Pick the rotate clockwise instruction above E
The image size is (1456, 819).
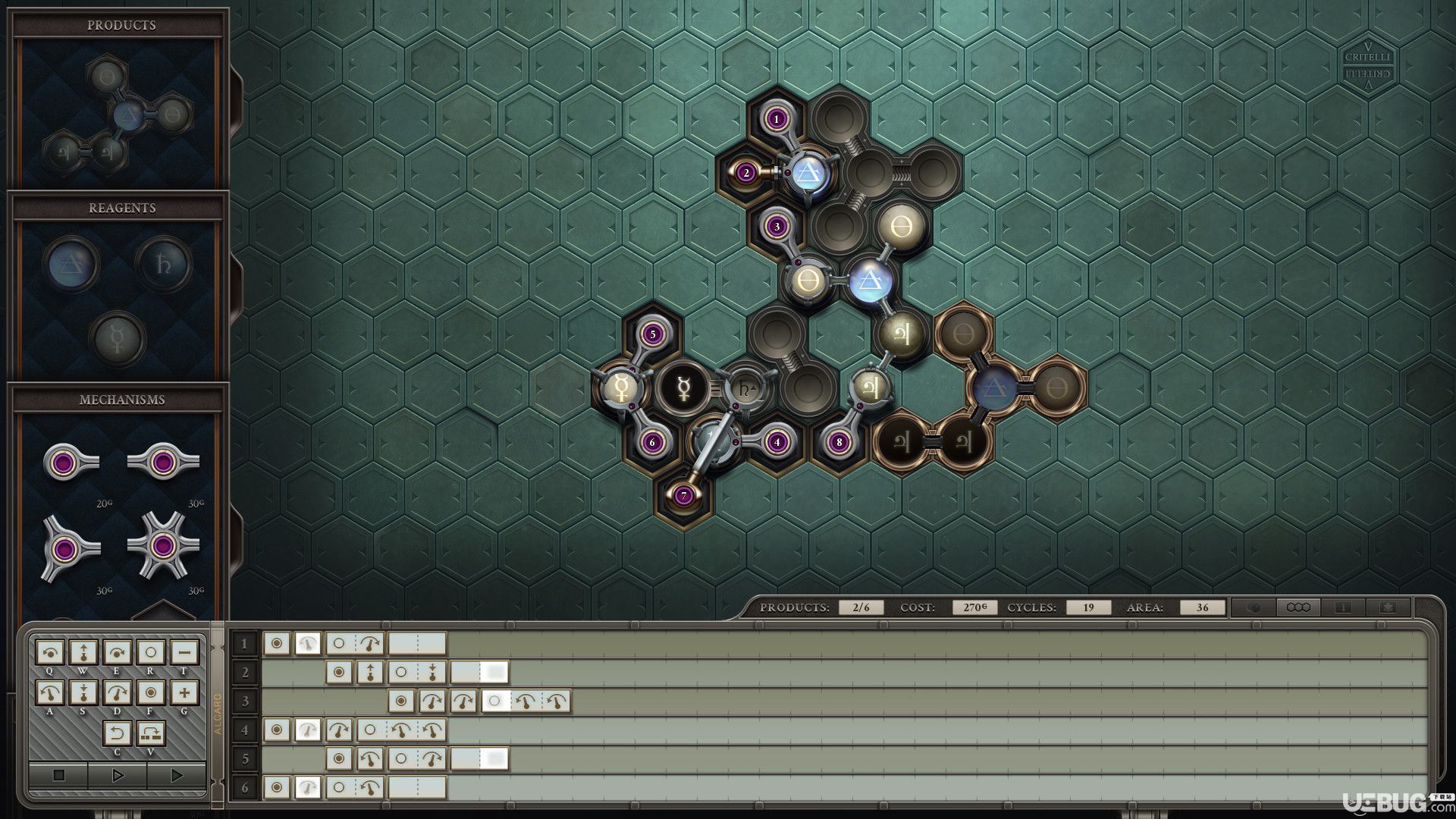click(x=117, y=652)
